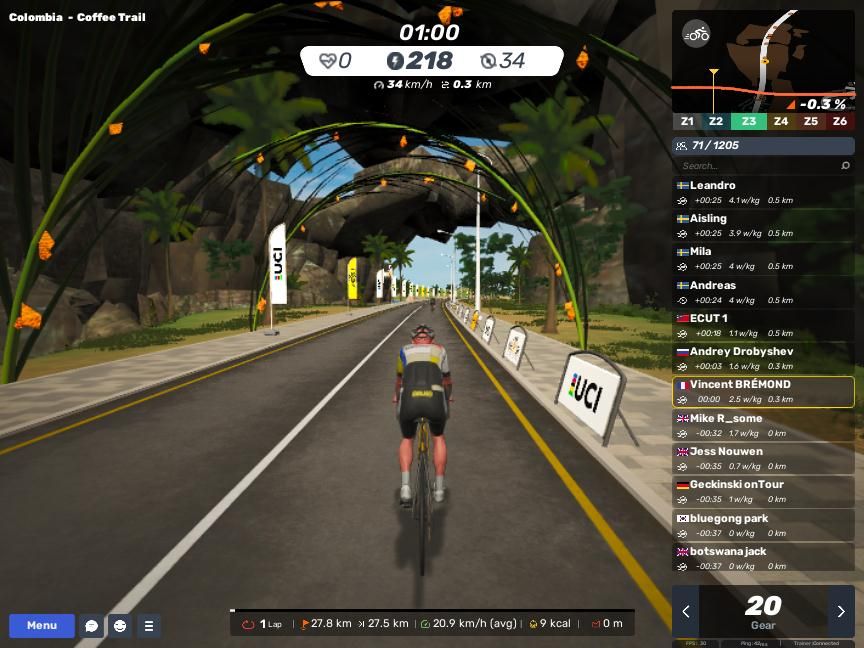Open the smiley emote icon
The image size is (864, 648).
(x=120, y=626)
